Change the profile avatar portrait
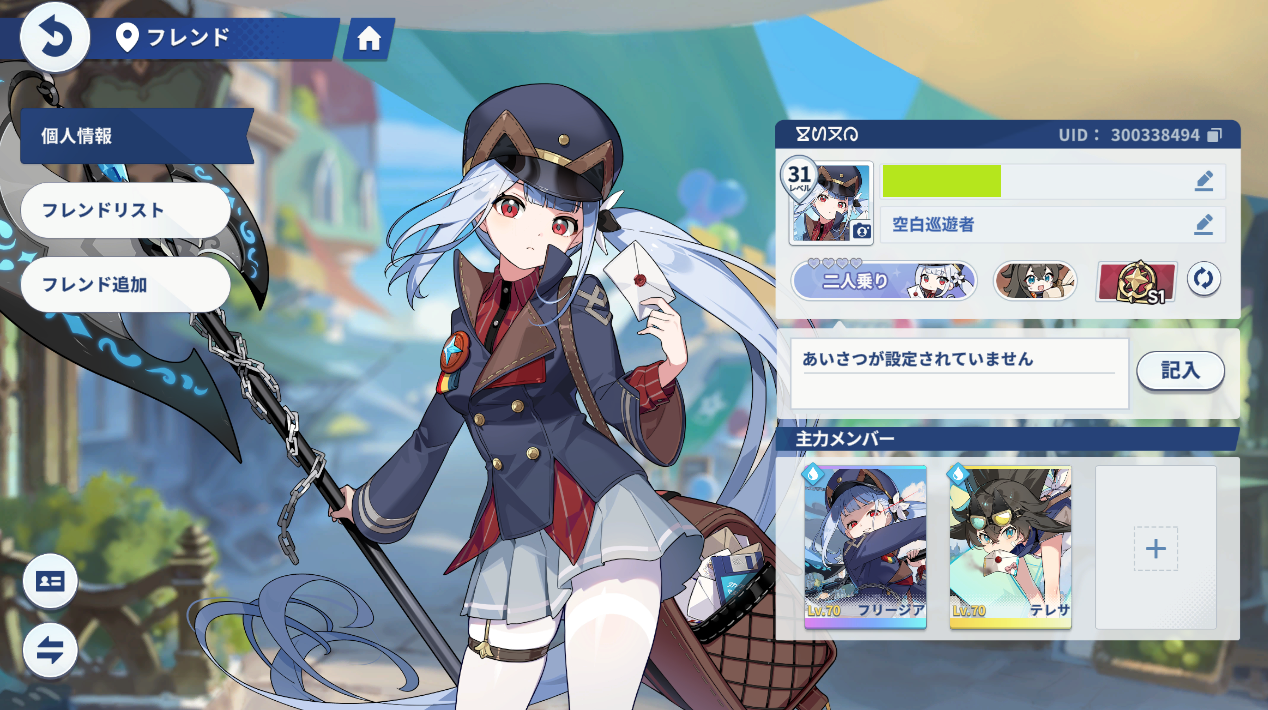The image size is (1268, 710). click(x=831, y=204)
